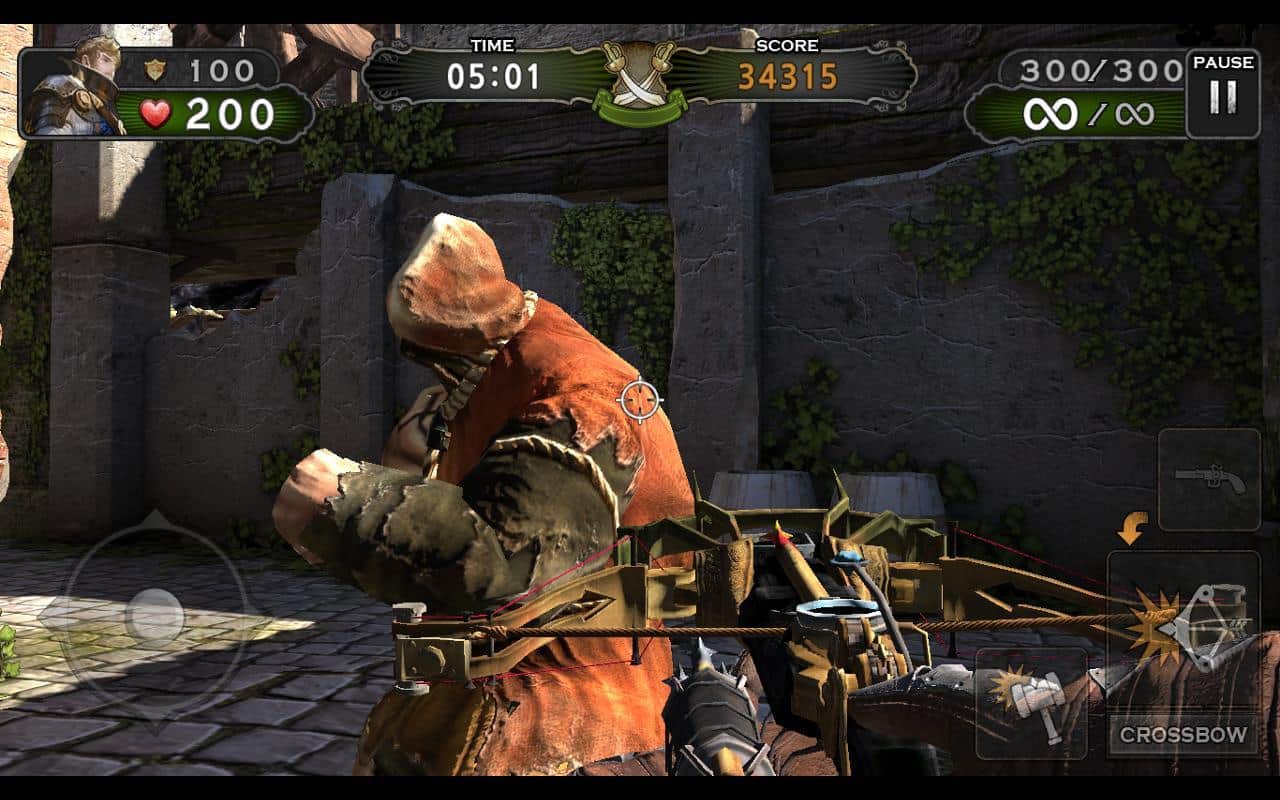Image resolution: width=1280 pixels, height=800 pixels.
Task: Switch to the pistol weapon slot
Action: [1209, 480]
